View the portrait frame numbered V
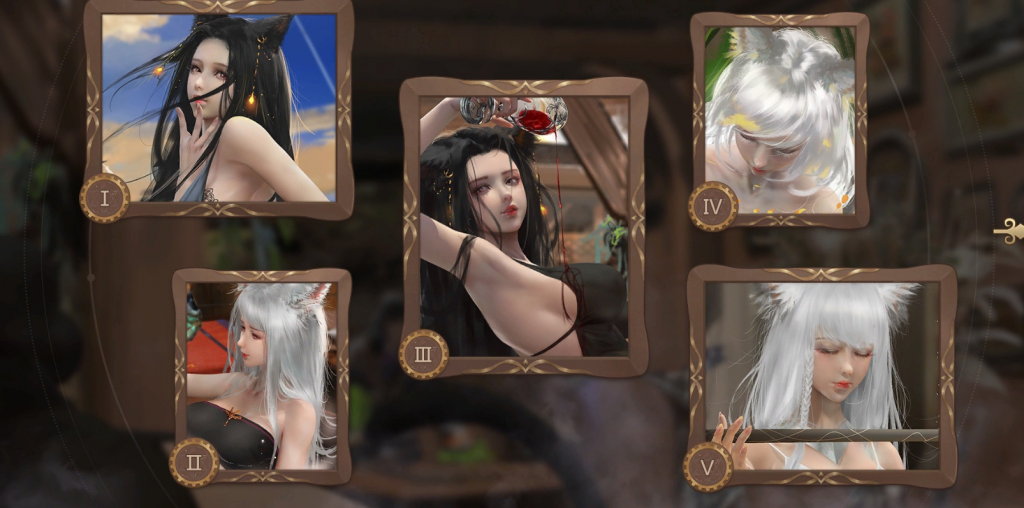Image resolution: width=1024 pixels, height=508 pixels. 821,374
